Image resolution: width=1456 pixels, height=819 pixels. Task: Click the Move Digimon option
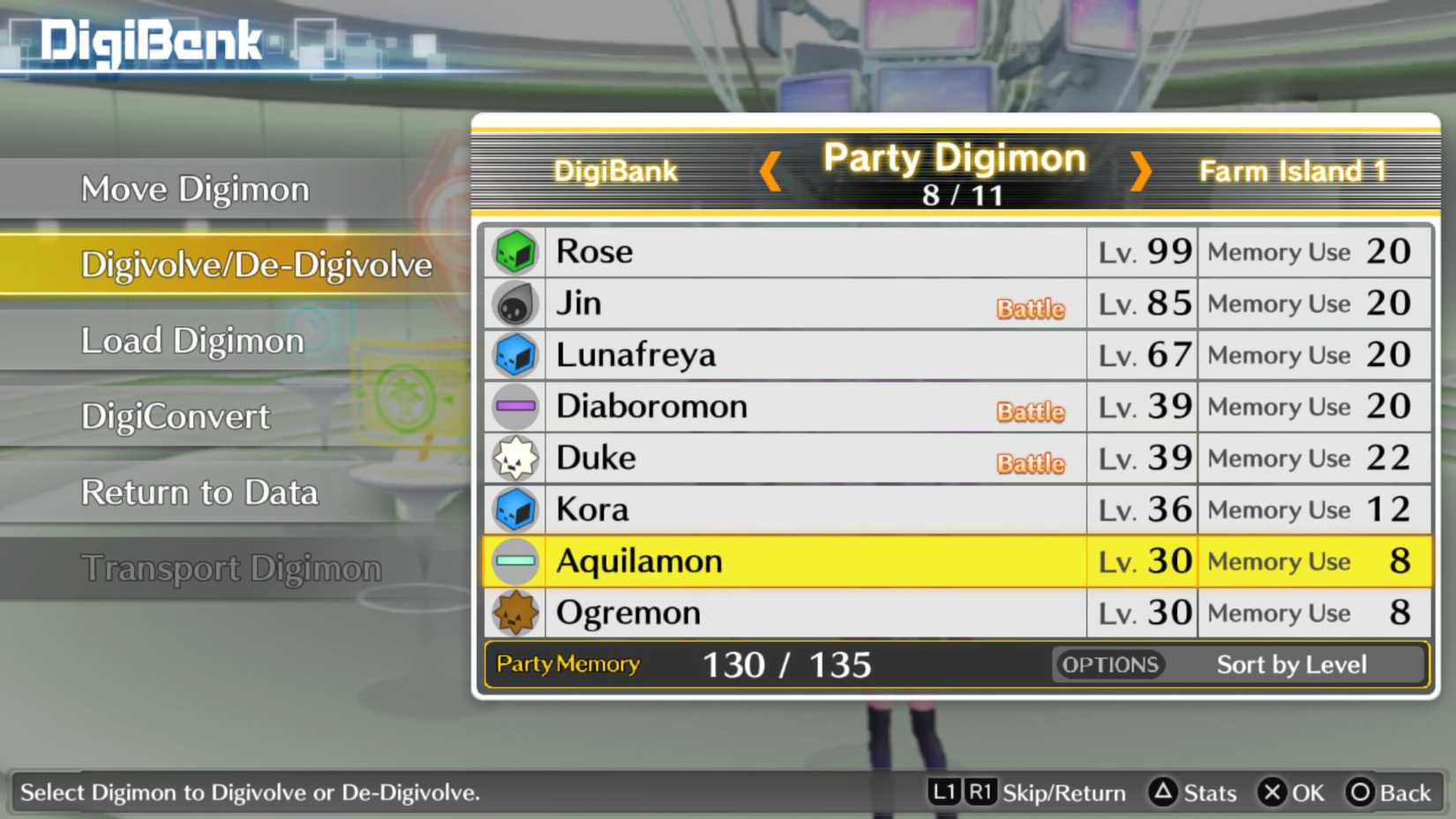(x=195, y=188)
